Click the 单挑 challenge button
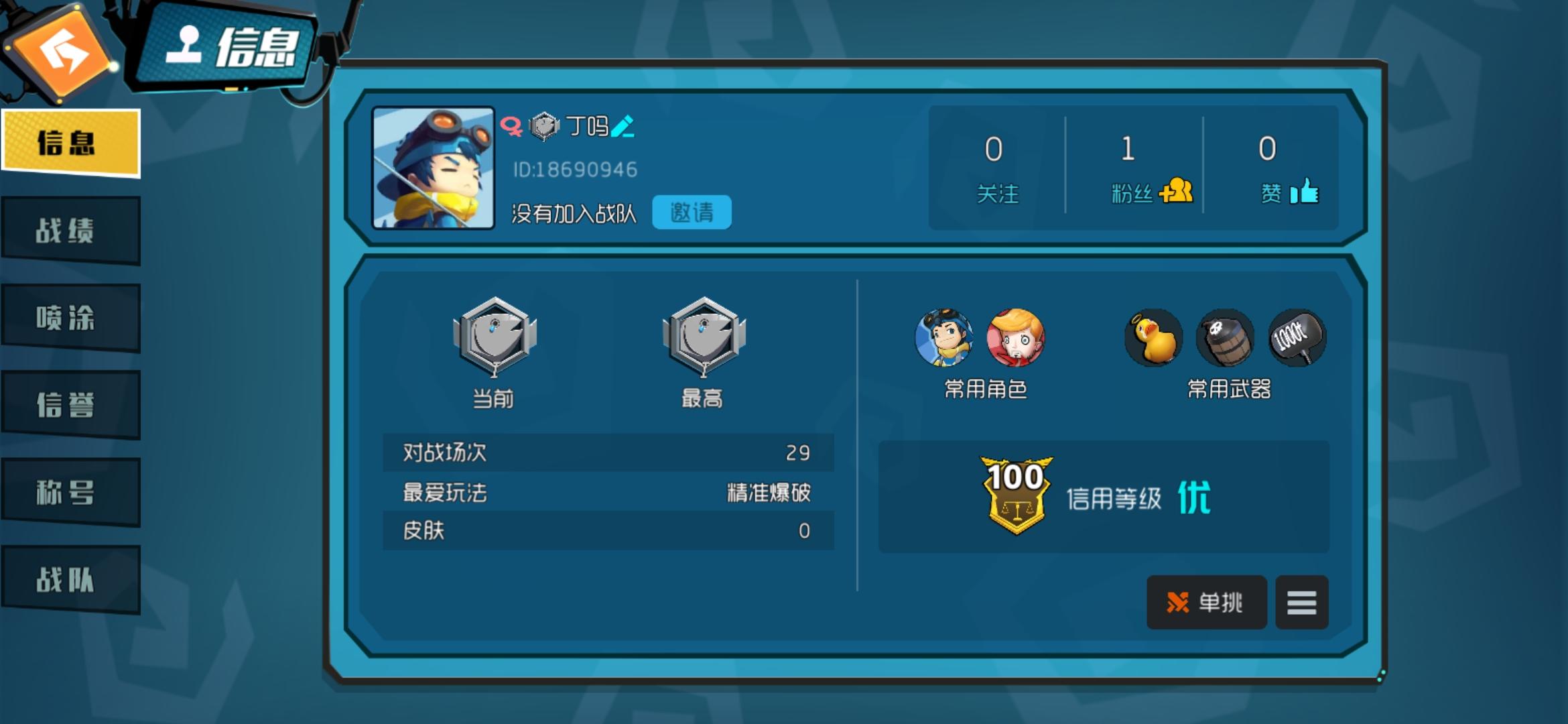Viewport: 1568px width, 724px height. click(x=1207, y=602)
